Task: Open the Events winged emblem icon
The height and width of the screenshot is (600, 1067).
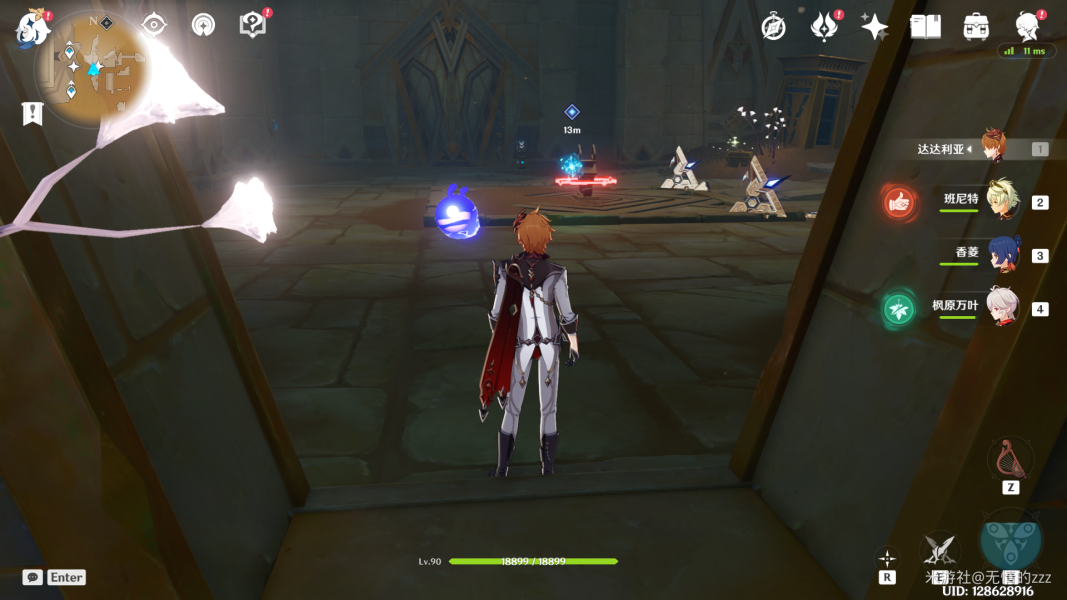Action: pyautogui.click(x=824, y=27)
